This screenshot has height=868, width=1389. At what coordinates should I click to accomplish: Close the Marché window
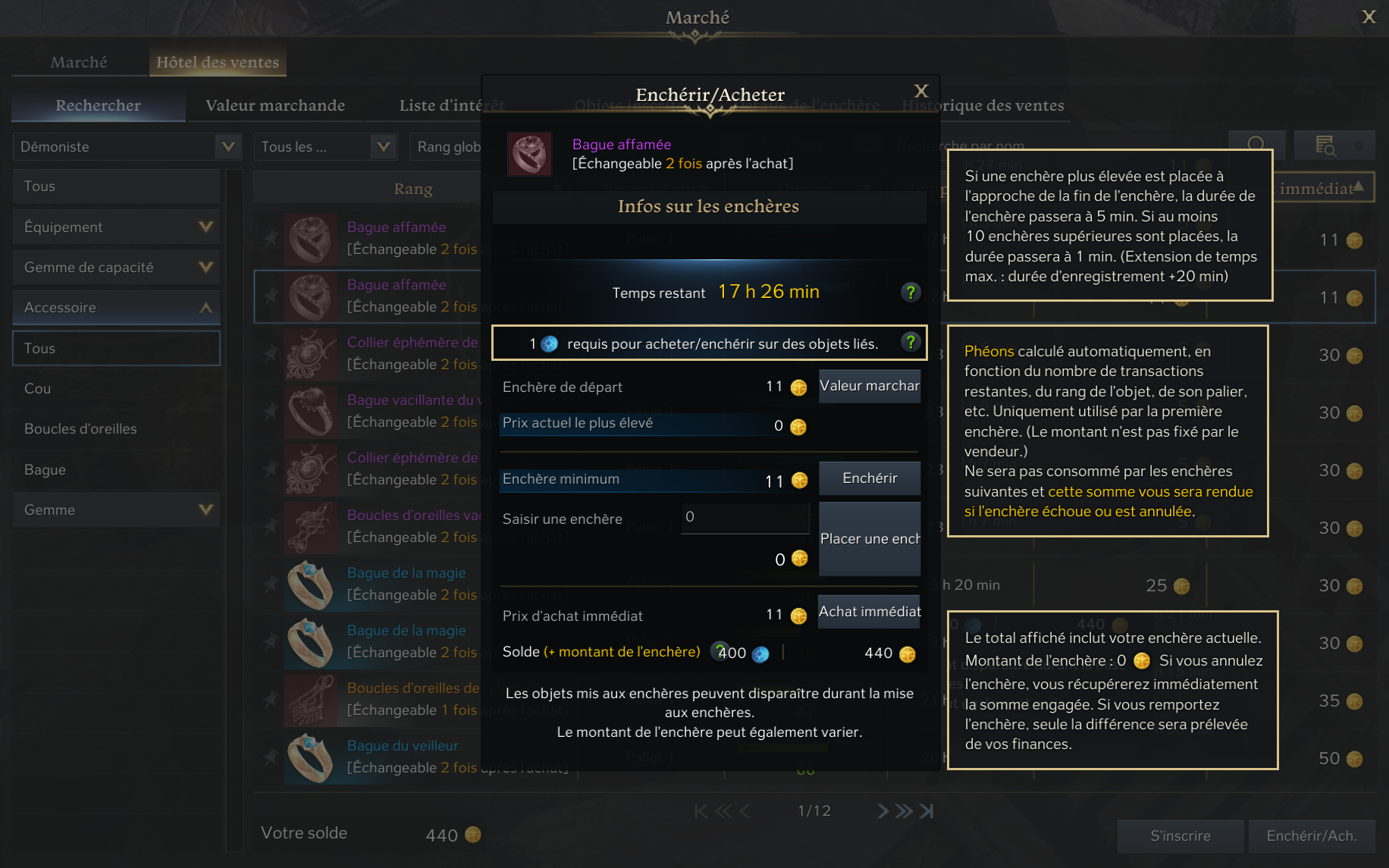click(x=1369, y=17)
